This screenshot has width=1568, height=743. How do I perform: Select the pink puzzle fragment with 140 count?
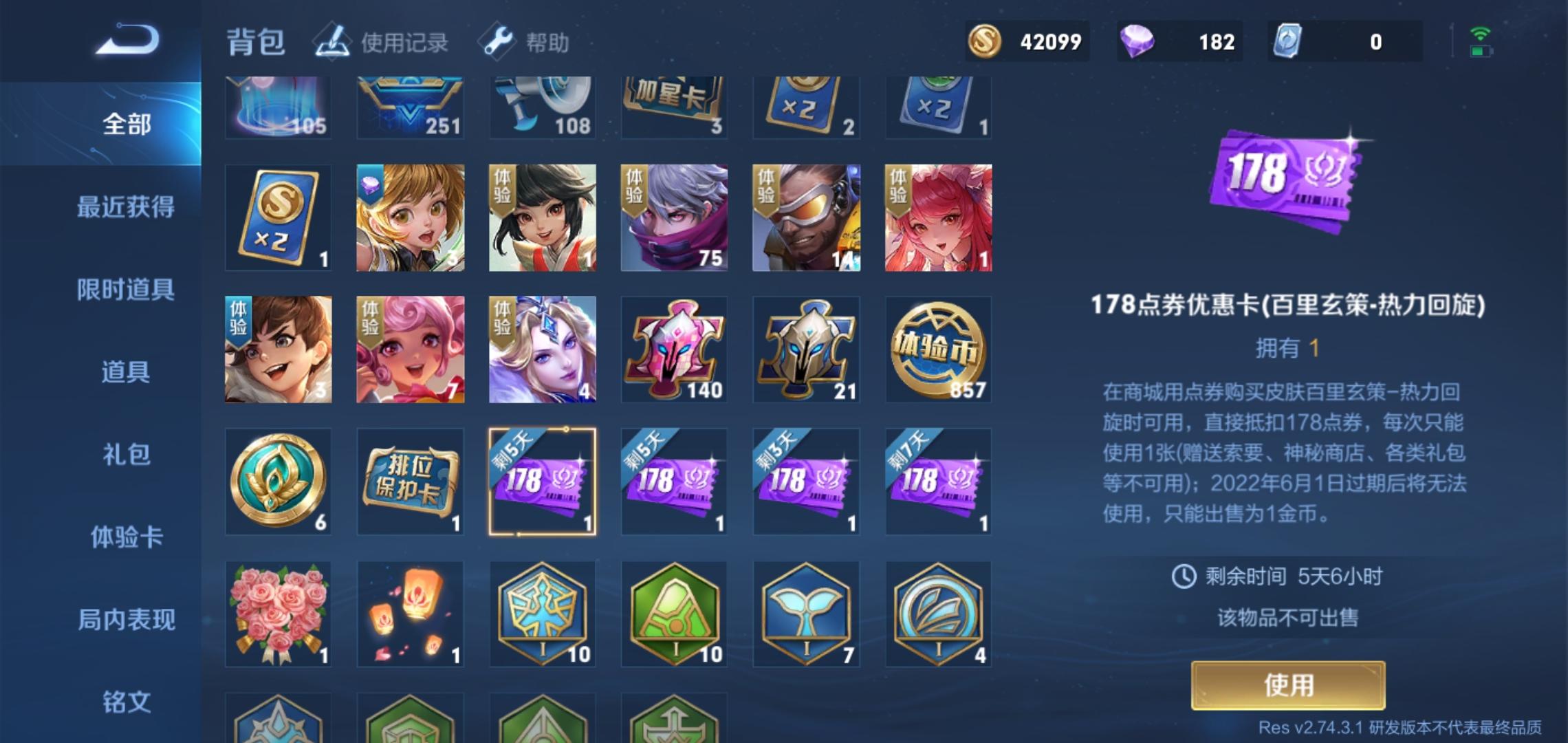point(674,349)
